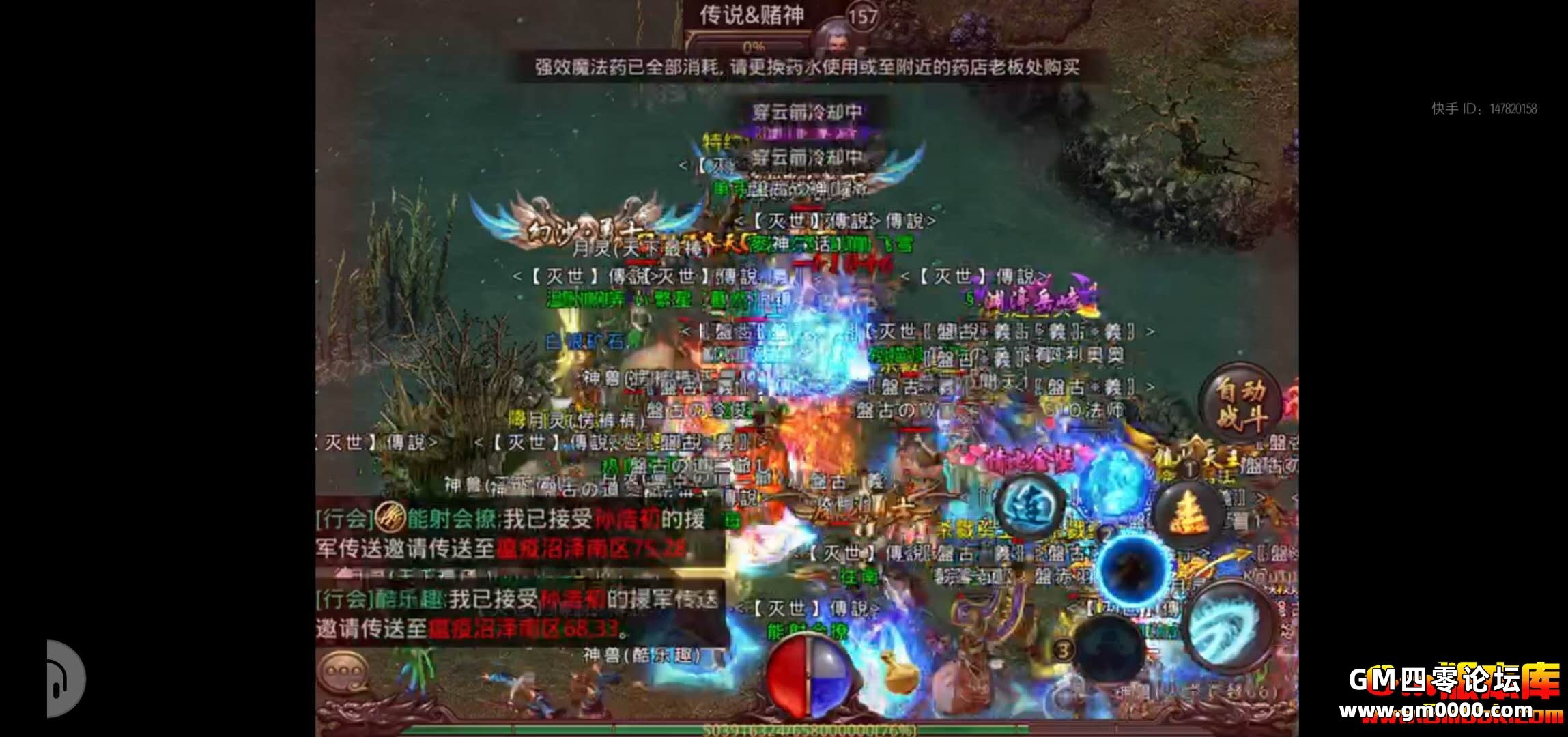Toggle skill slot badge numbered 3

click(x=1062, y=650)
